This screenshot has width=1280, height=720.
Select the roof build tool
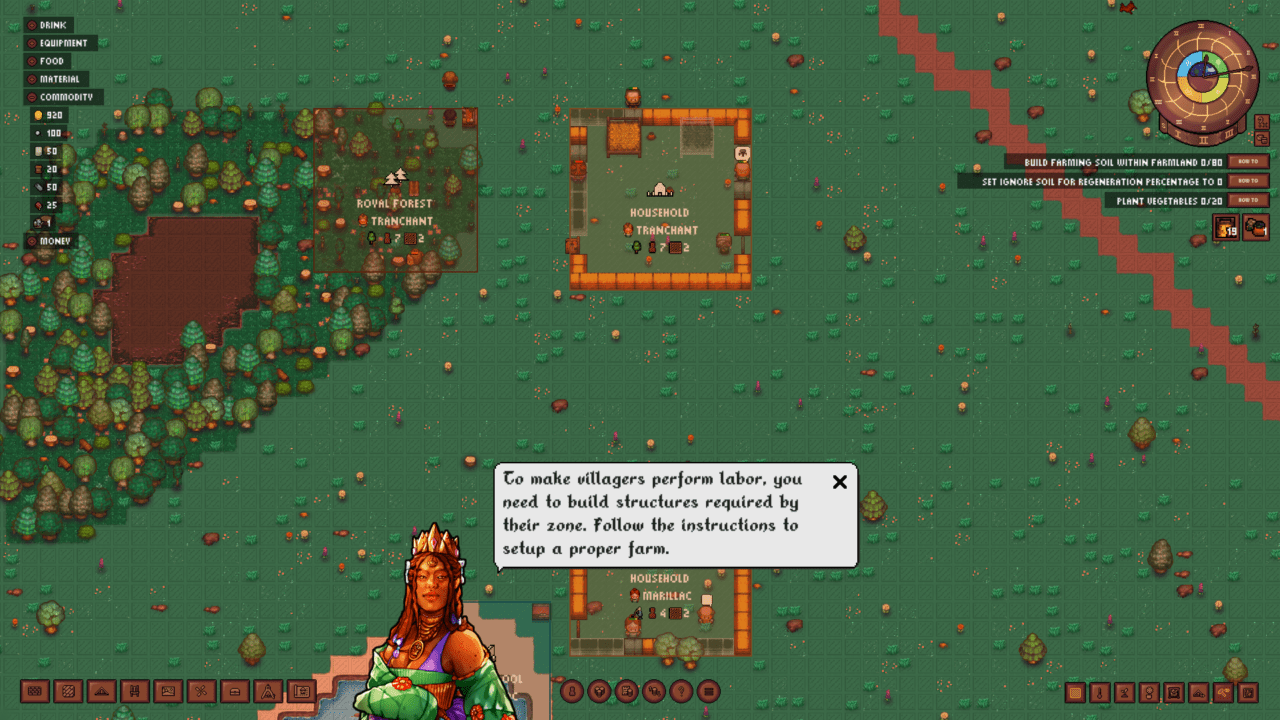click(x=101, y=691)
